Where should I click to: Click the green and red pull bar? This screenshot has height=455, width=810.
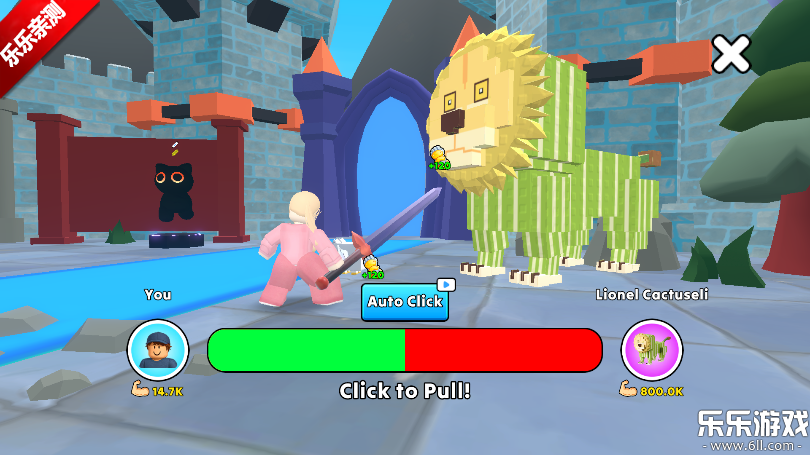[x=405, y=350]
